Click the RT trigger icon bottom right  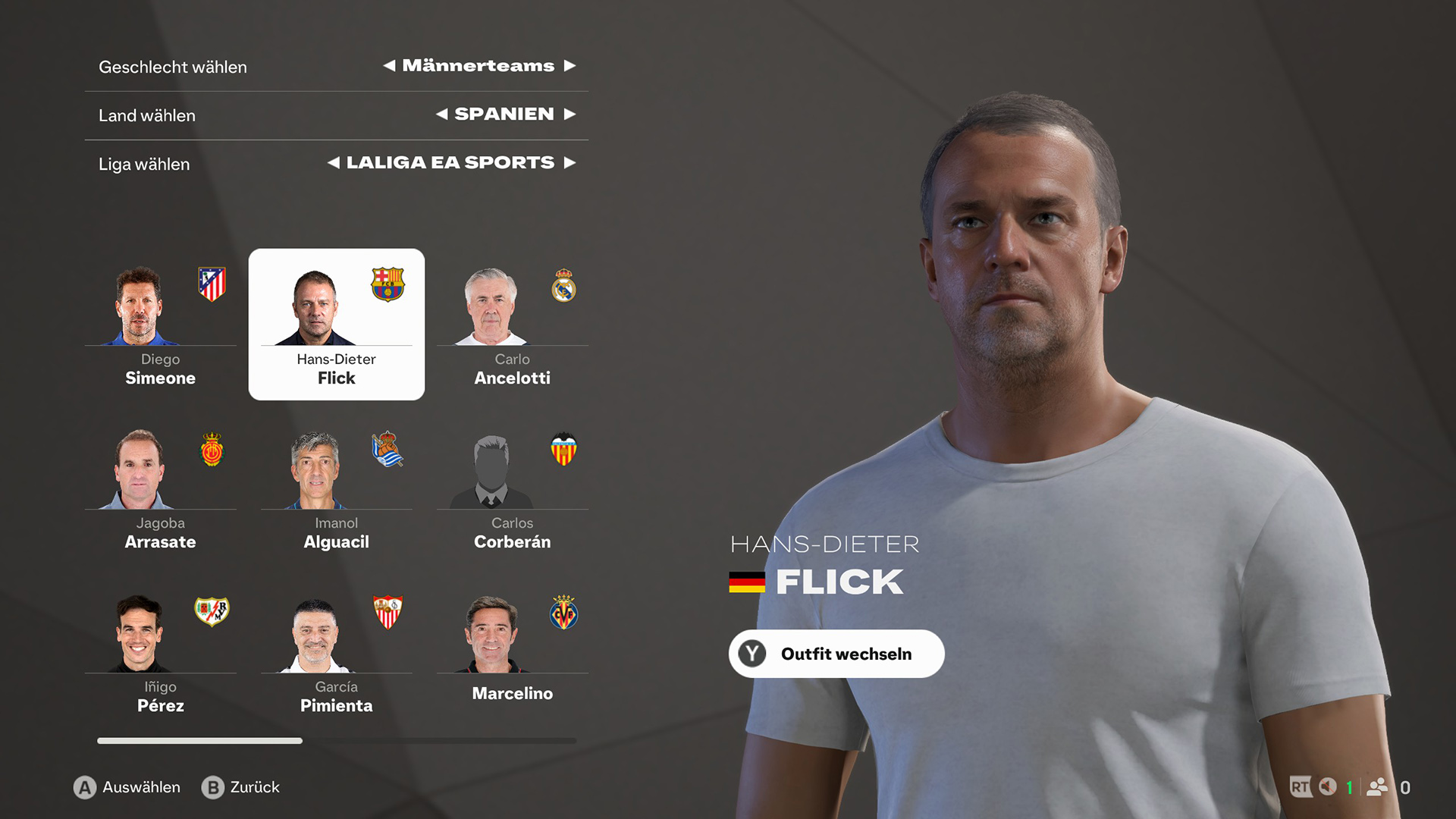pos(1300,787)
